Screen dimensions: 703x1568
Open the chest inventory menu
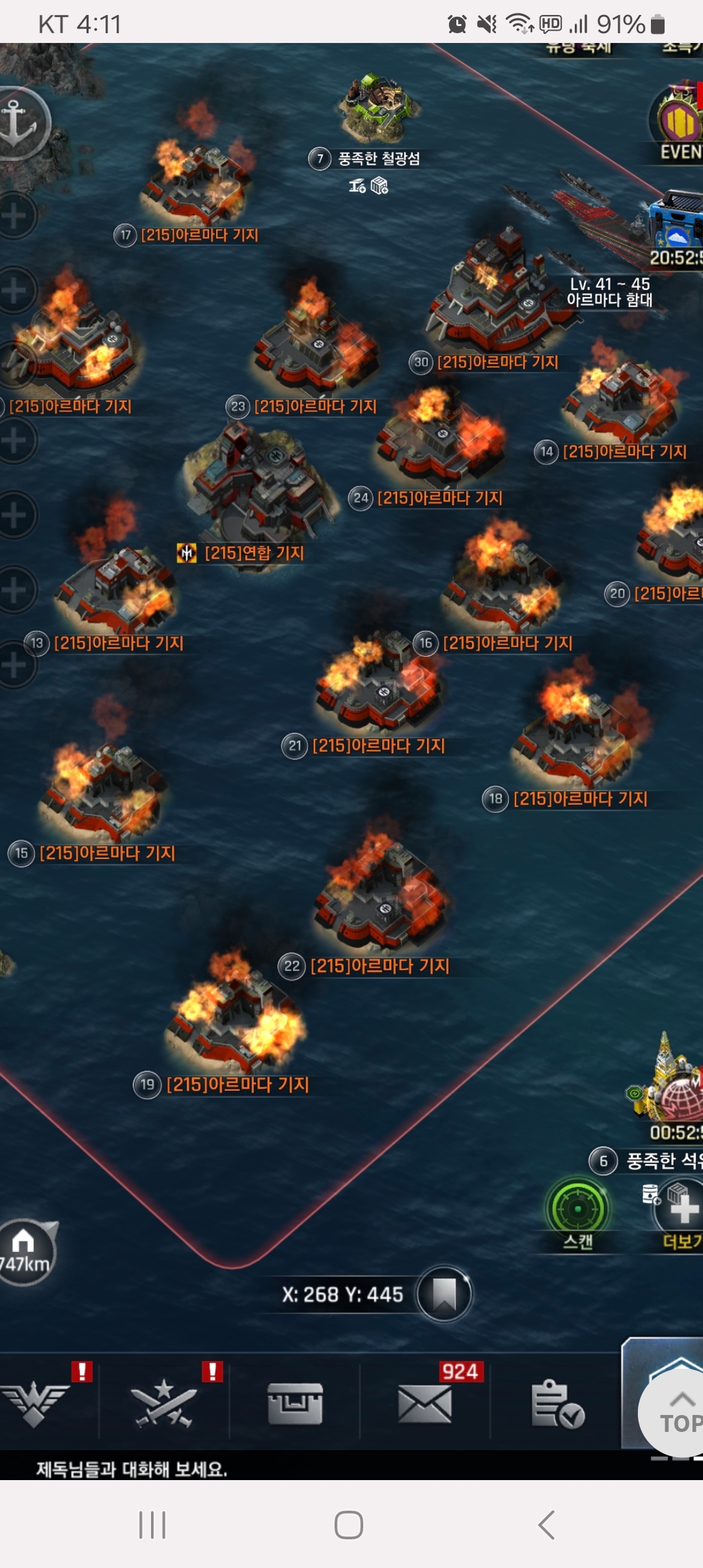tap(295, 1403)
